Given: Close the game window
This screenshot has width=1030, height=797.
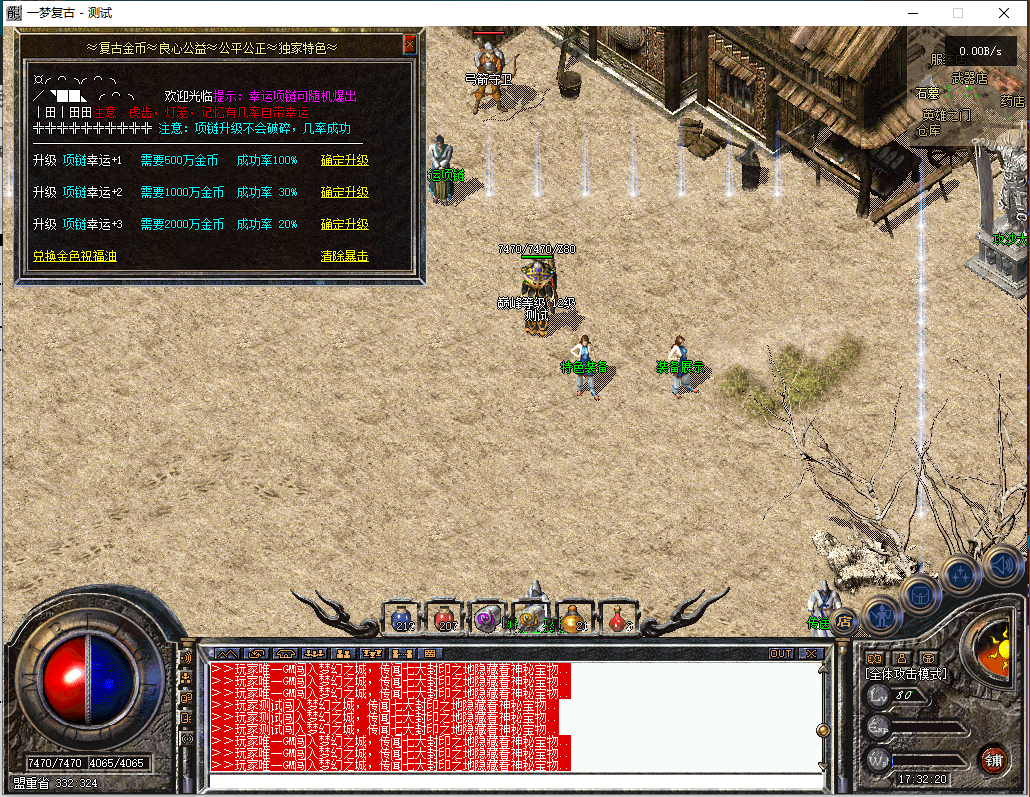Looking at the screenshot, I should (1004, 13).
